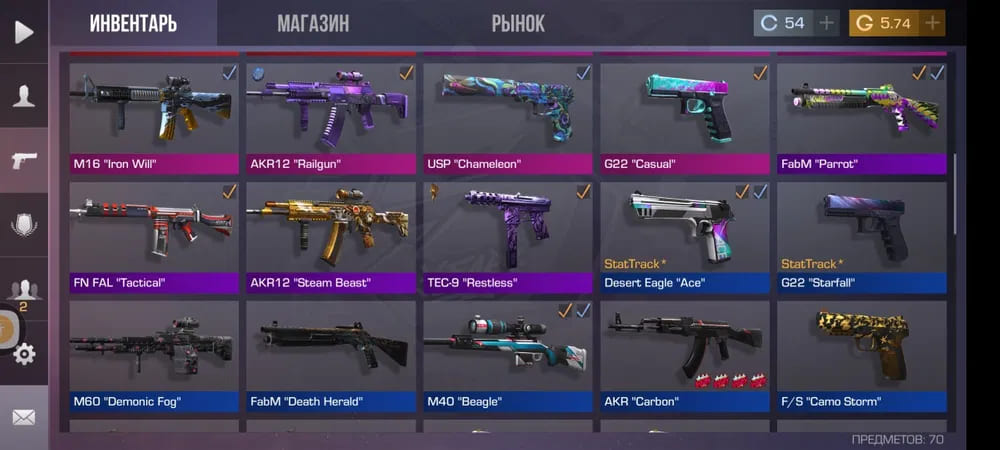Tap the play arrow in the sidebar
This screenshot has width=1000, height=450.
tap(23, 31)
